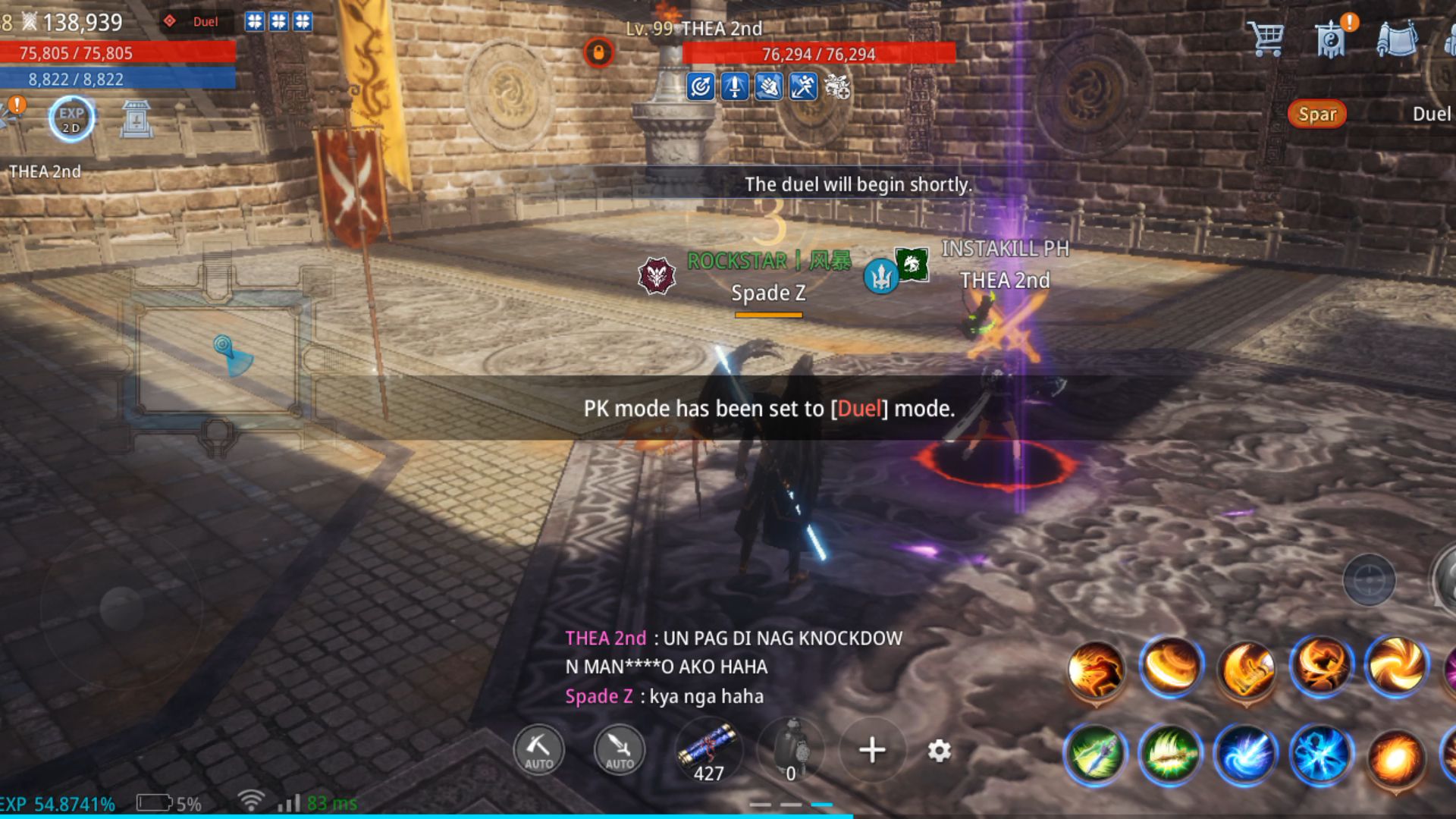Click the orange lock target icon
The height and width of the screenshot is (819, 1456).
pos(598,53)
